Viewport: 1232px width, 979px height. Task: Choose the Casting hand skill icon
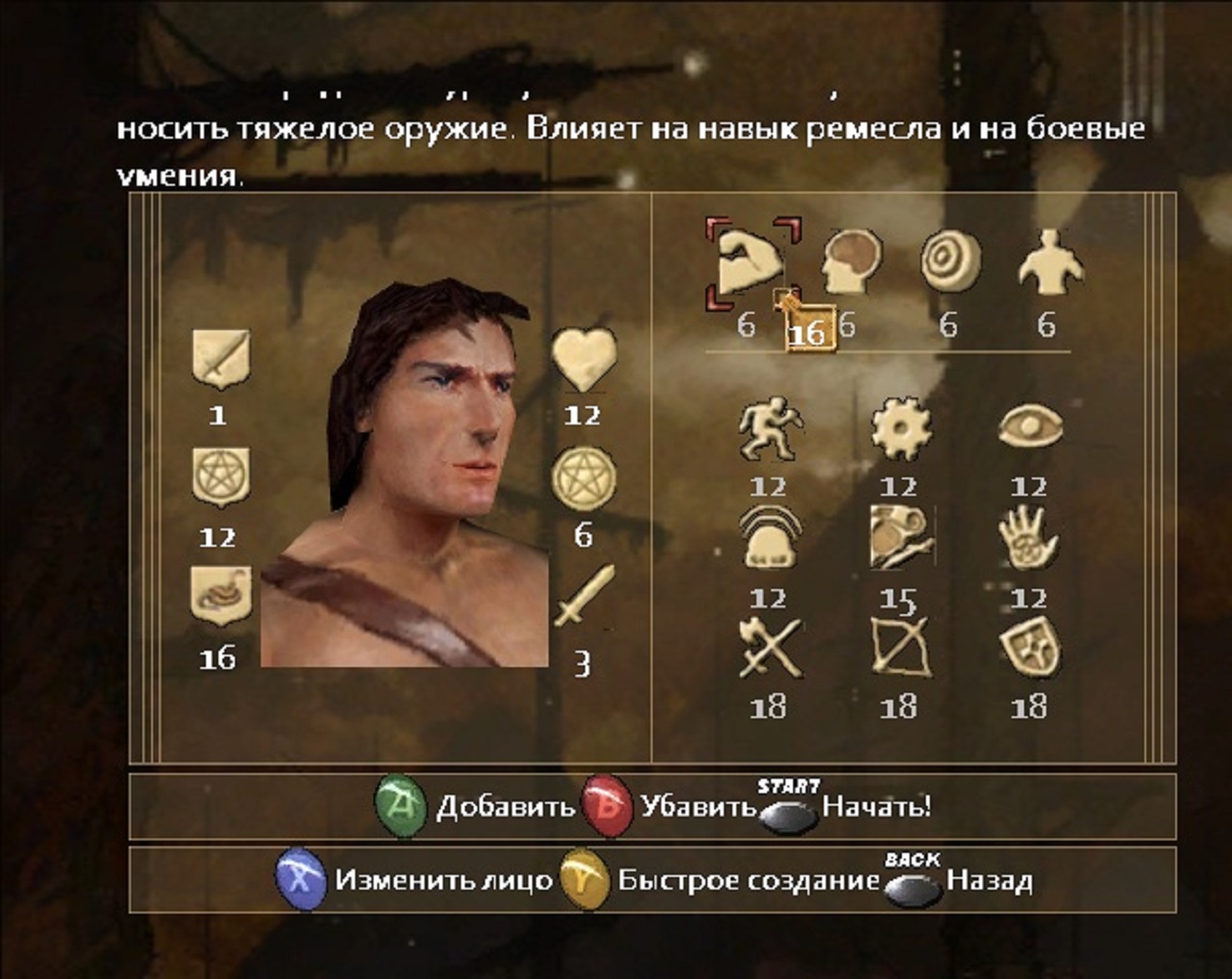tap(1029, 537)
